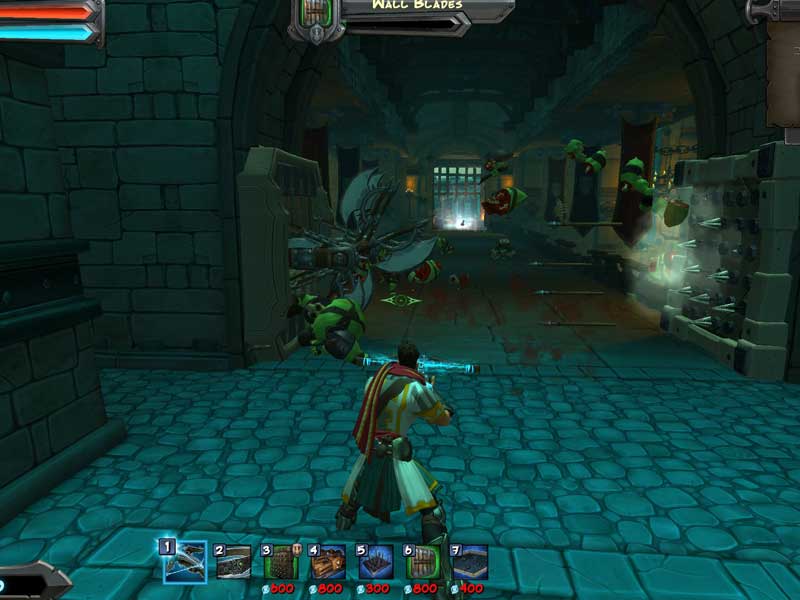
Task: Pick the slot 4 trap costing 800
Action: pyautogui.click(x=328, y=562)
